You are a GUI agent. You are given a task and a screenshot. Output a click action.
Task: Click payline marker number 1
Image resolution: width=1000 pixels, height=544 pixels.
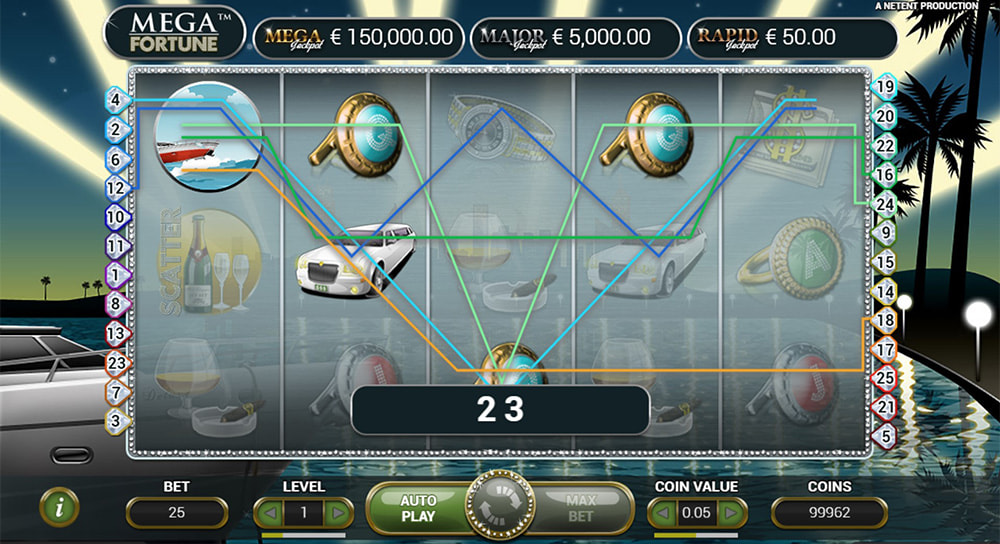coord(116,273)
